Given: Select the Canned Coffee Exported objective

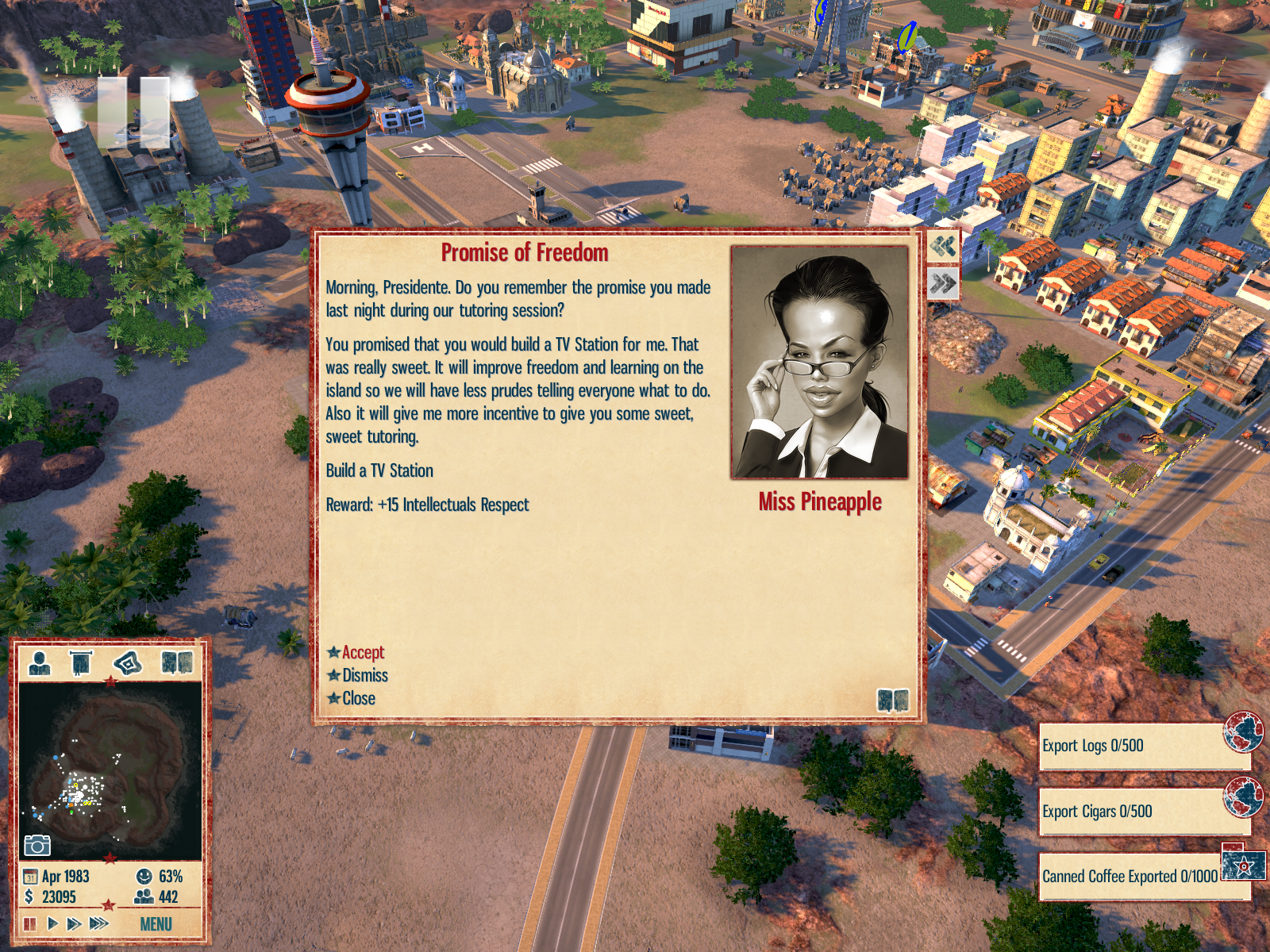Looking at the screenshot, I should tap(1130, 876).
